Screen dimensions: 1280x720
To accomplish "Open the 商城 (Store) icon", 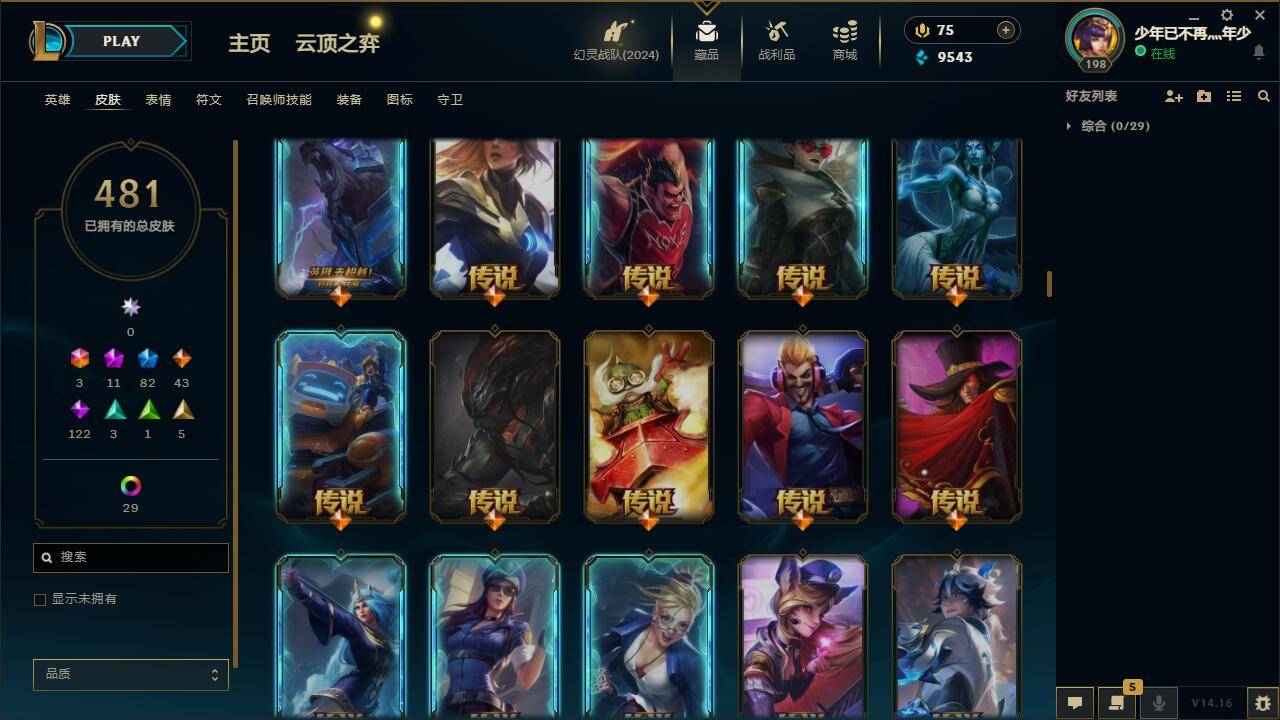I will coord(843,35).
